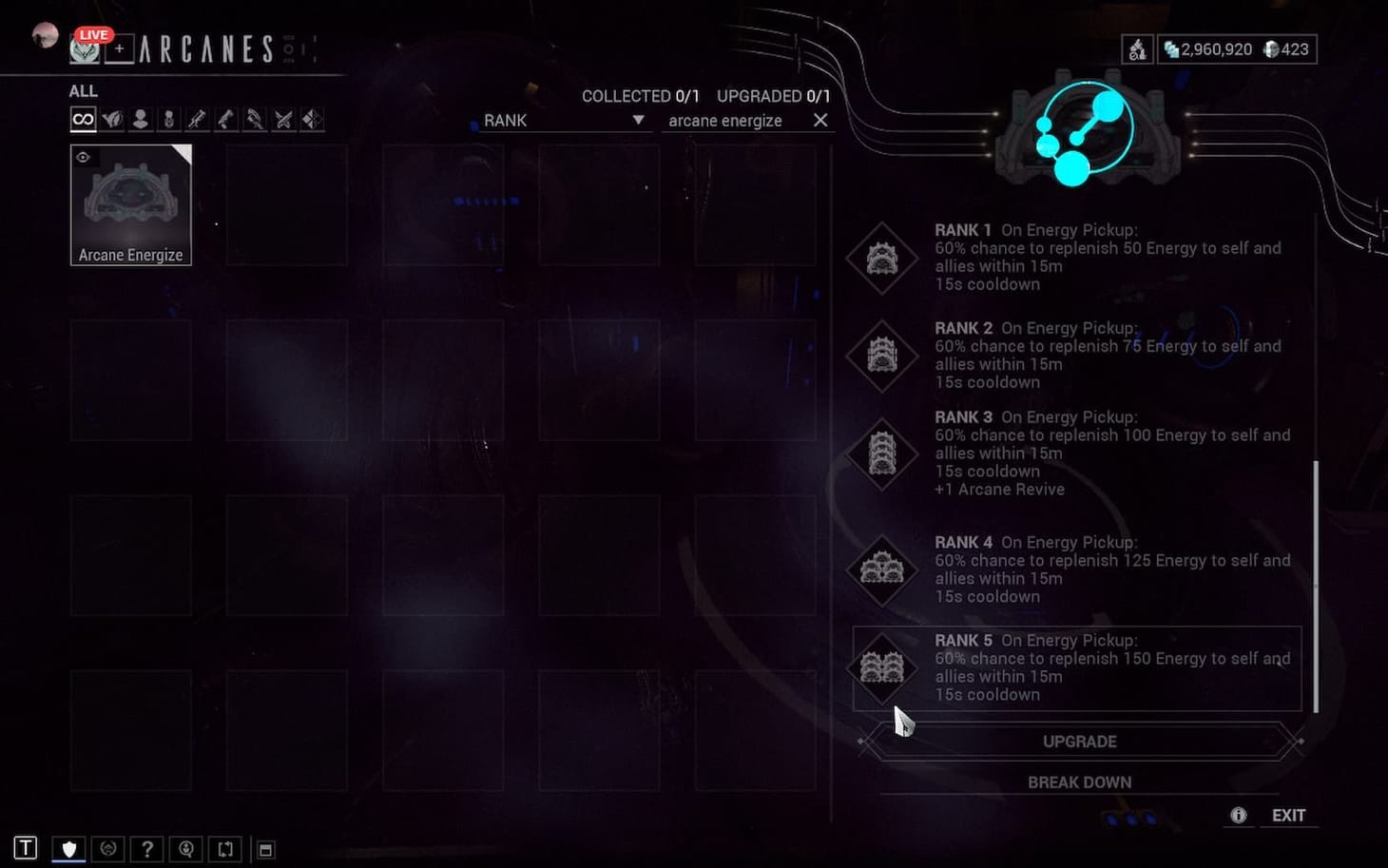Select the Operator arcane filter icon
Viewport: 1388px width, 868px height.
[141, 118]
